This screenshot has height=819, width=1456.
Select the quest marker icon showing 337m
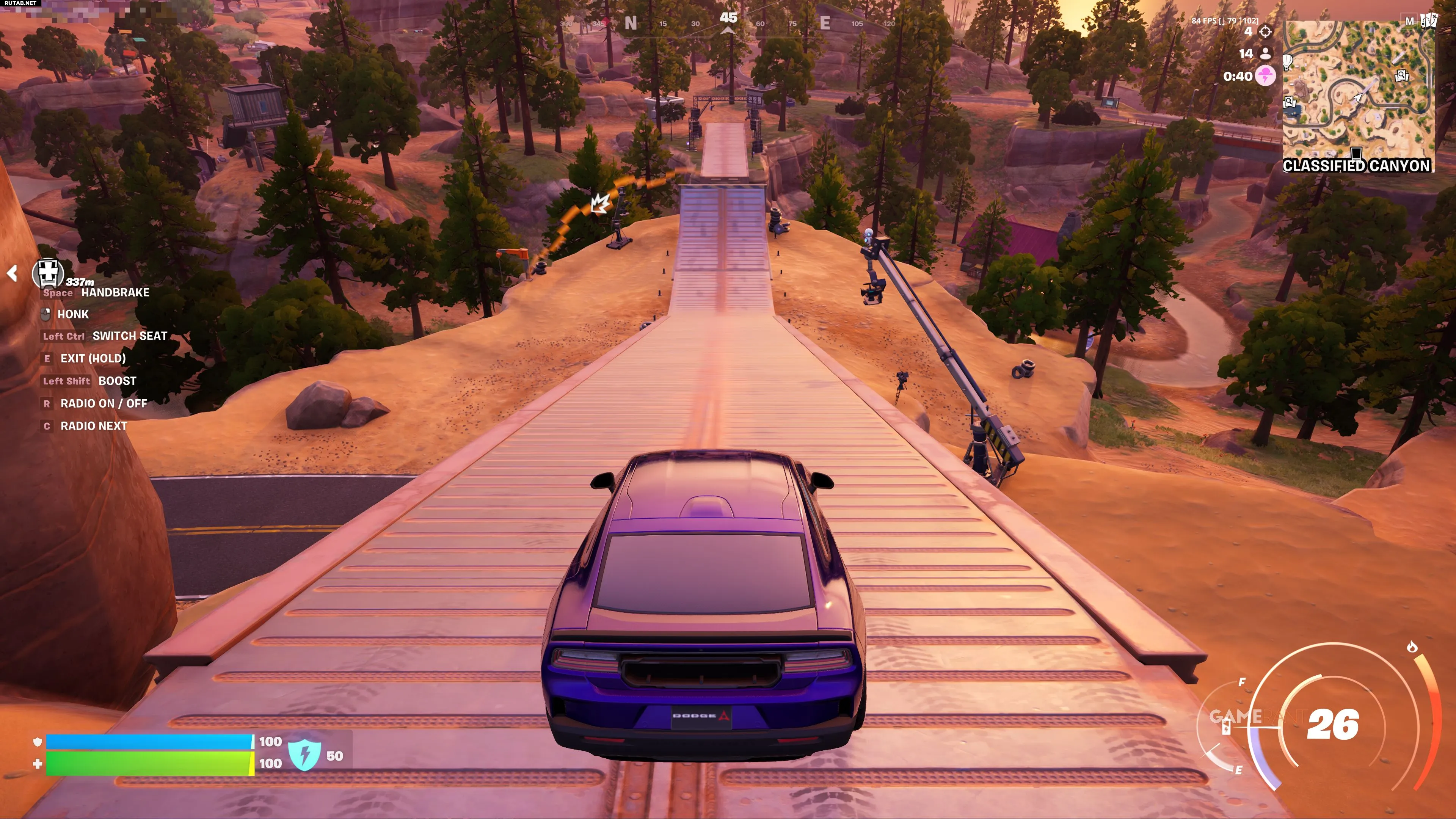(47, 273)
